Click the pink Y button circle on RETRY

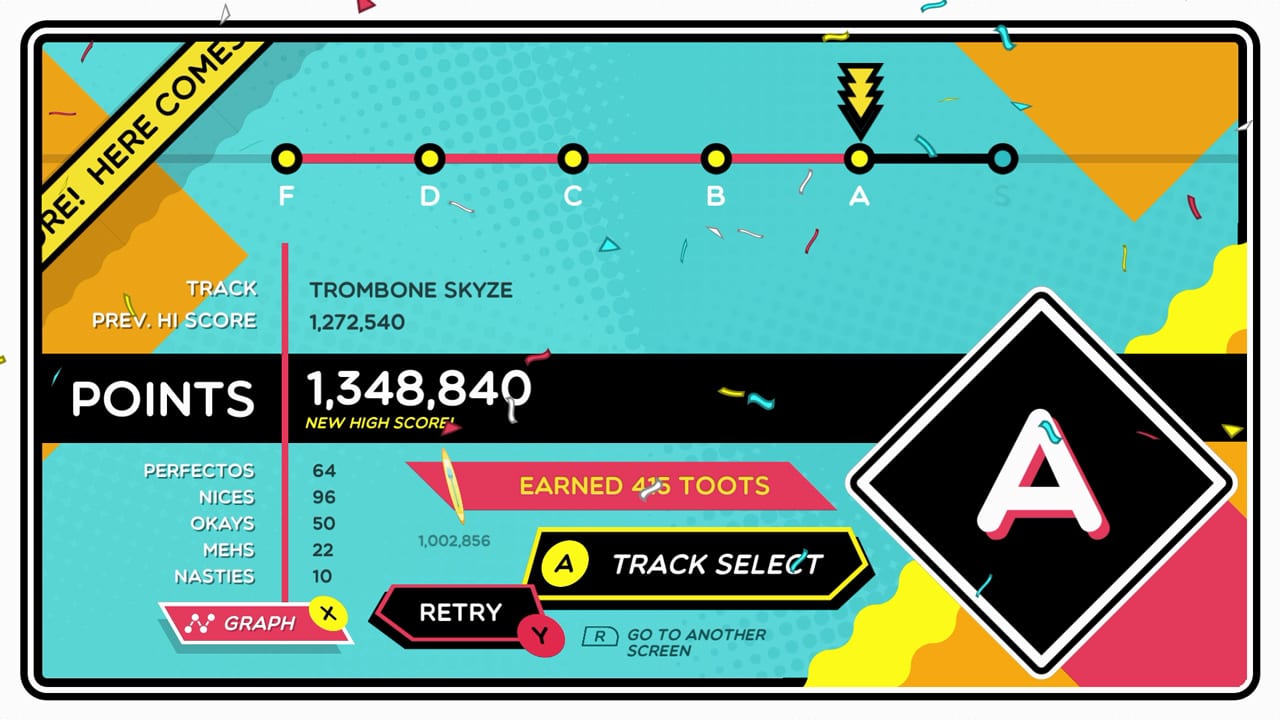pyautogui.click(x=542, y=636)
